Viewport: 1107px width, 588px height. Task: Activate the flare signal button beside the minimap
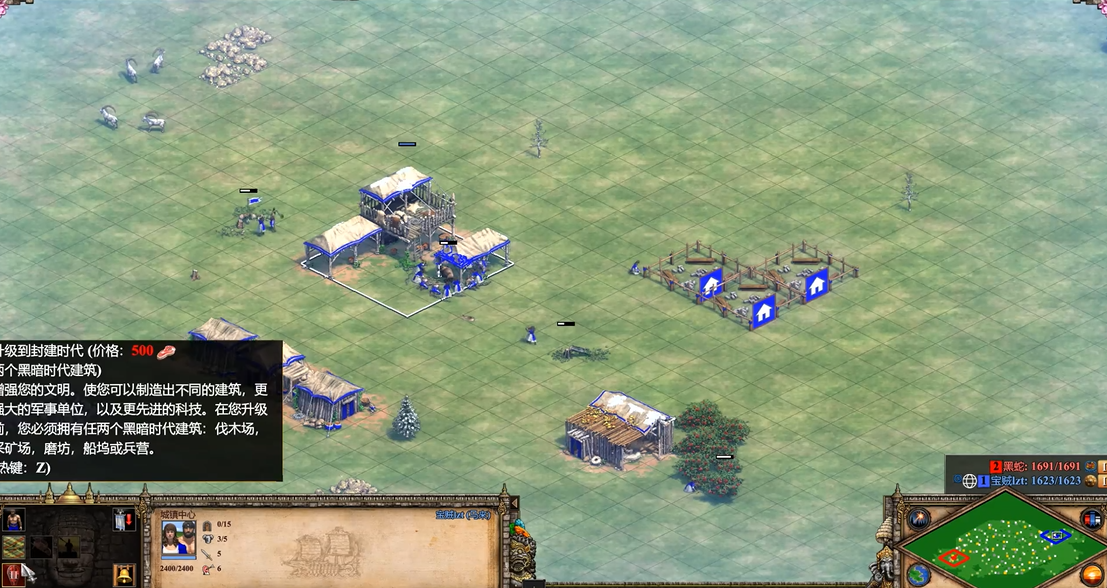pyautogui.click(x=918, y=519)
